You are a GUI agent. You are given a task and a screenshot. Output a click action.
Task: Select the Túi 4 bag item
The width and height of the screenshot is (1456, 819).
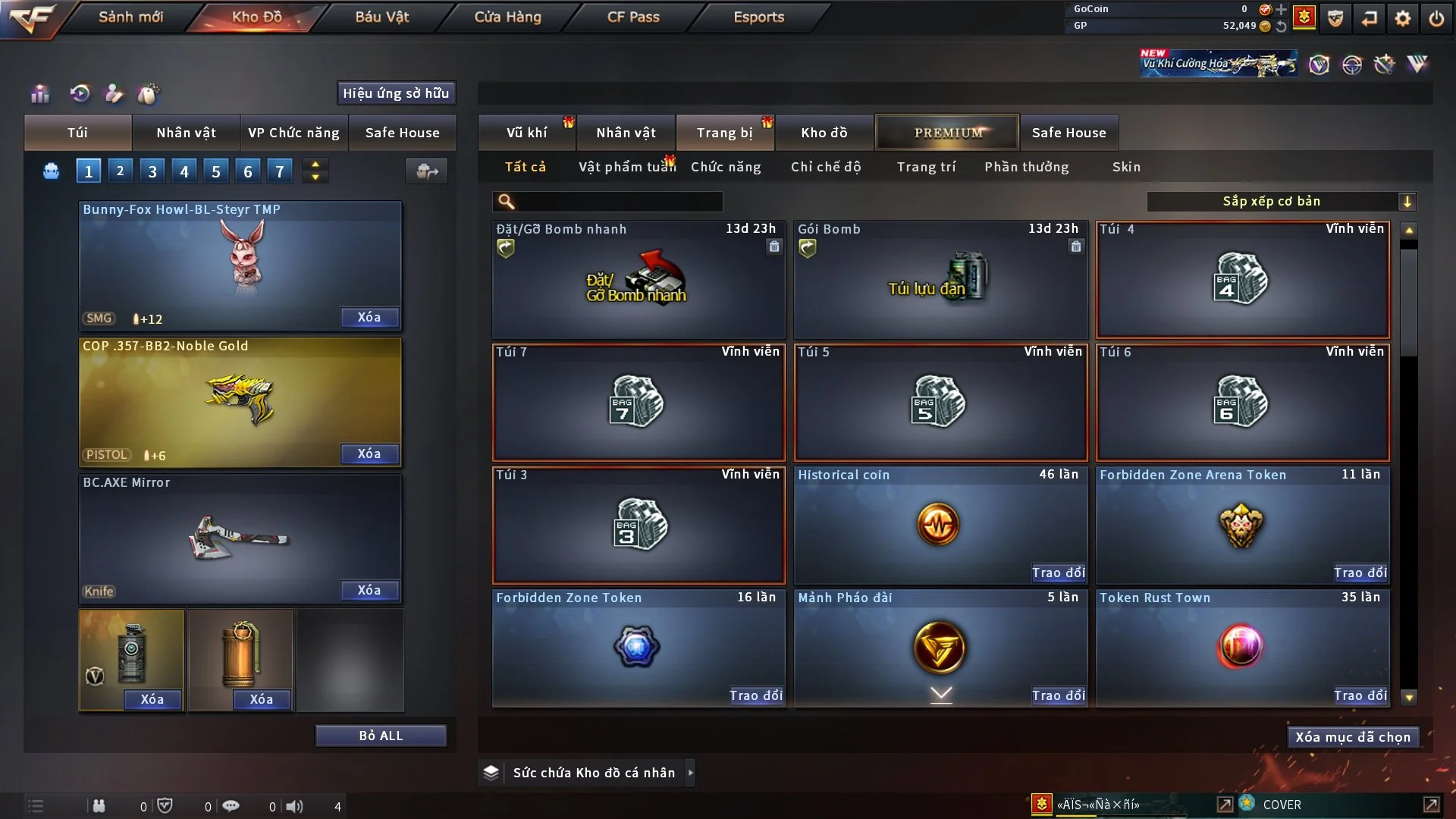pyautogui.click(x=1242, y=279)
